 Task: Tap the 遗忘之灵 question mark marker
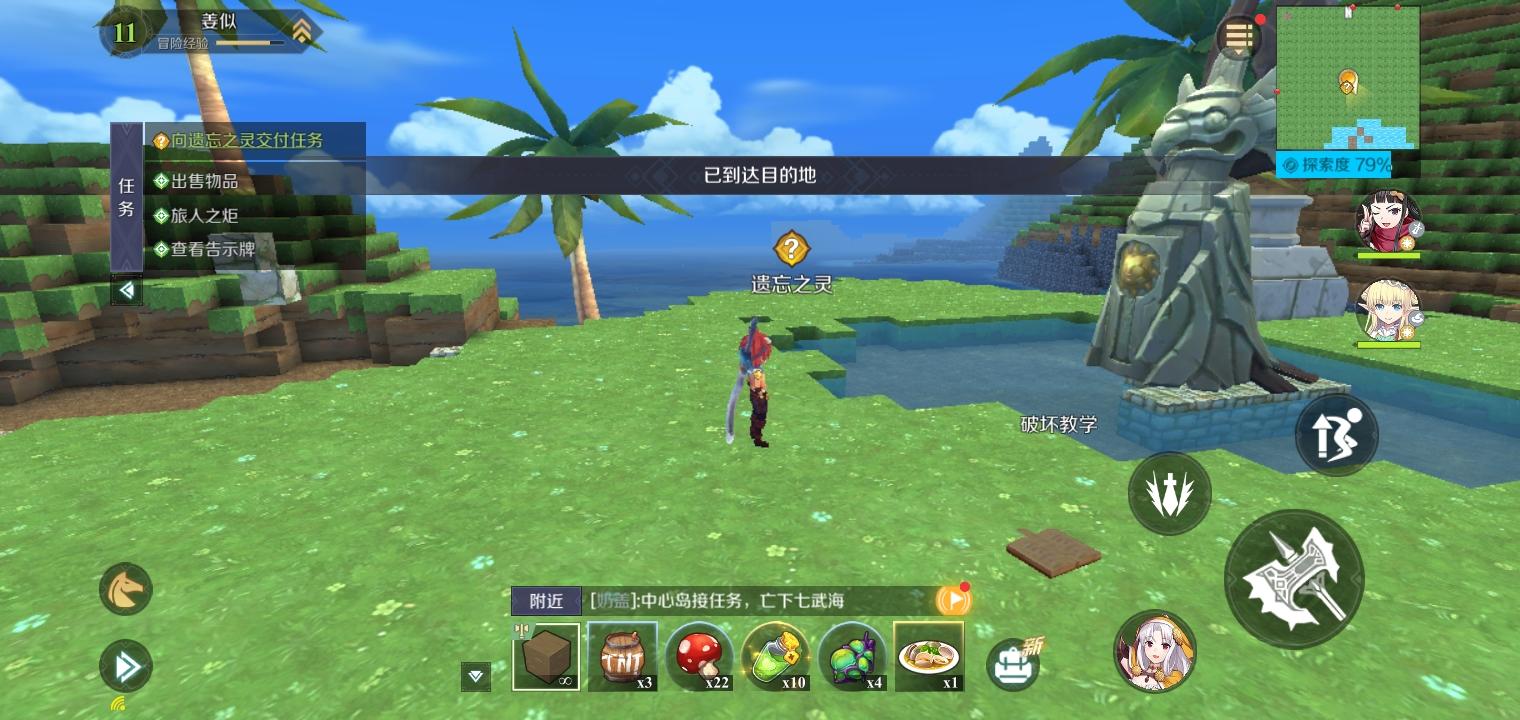(791, 248)
